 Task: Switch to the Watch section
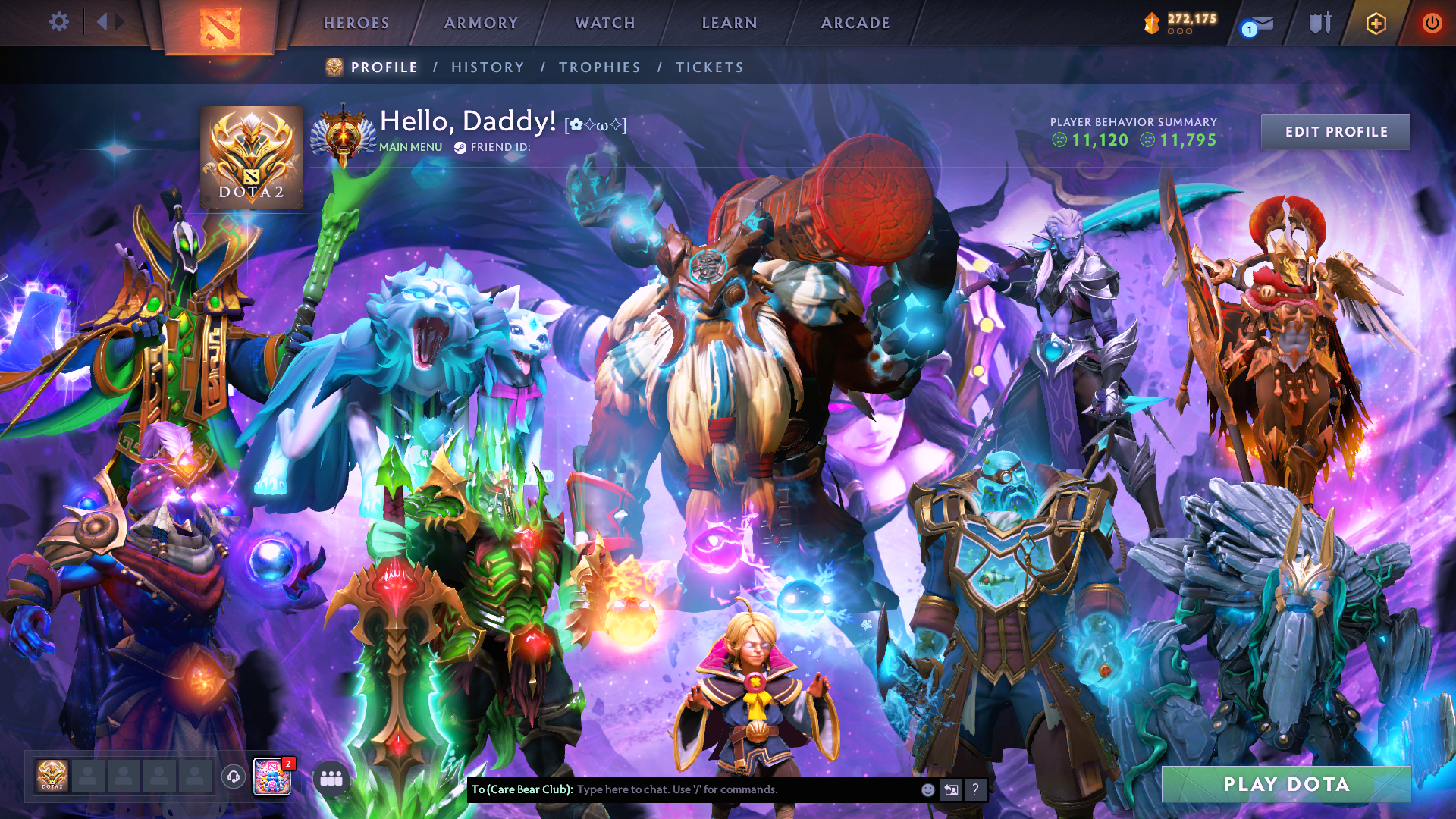coord(605,23)
